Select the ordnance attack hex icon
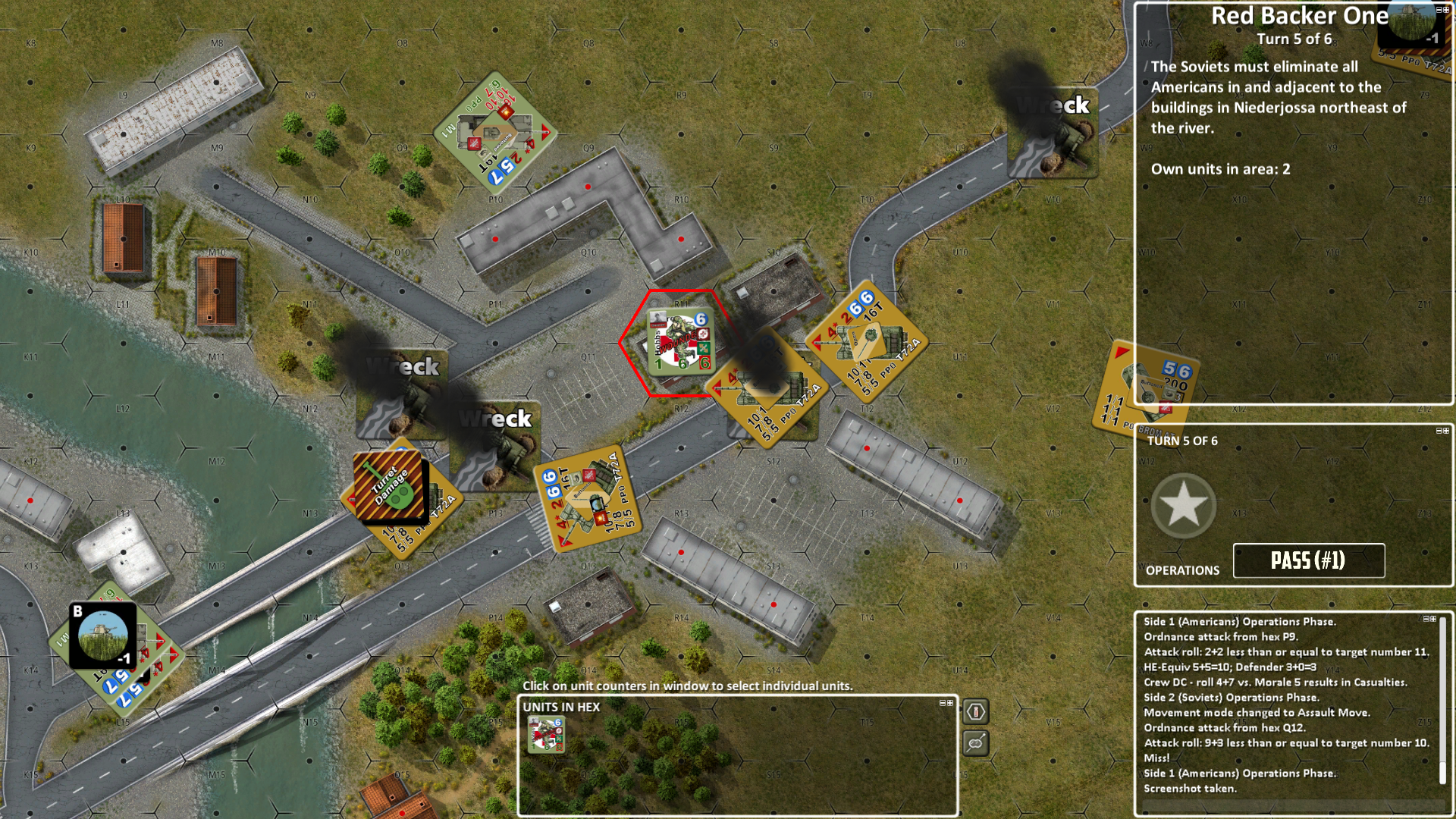Viewport: 1456px width, 819px height. click(x=977, y=713)
